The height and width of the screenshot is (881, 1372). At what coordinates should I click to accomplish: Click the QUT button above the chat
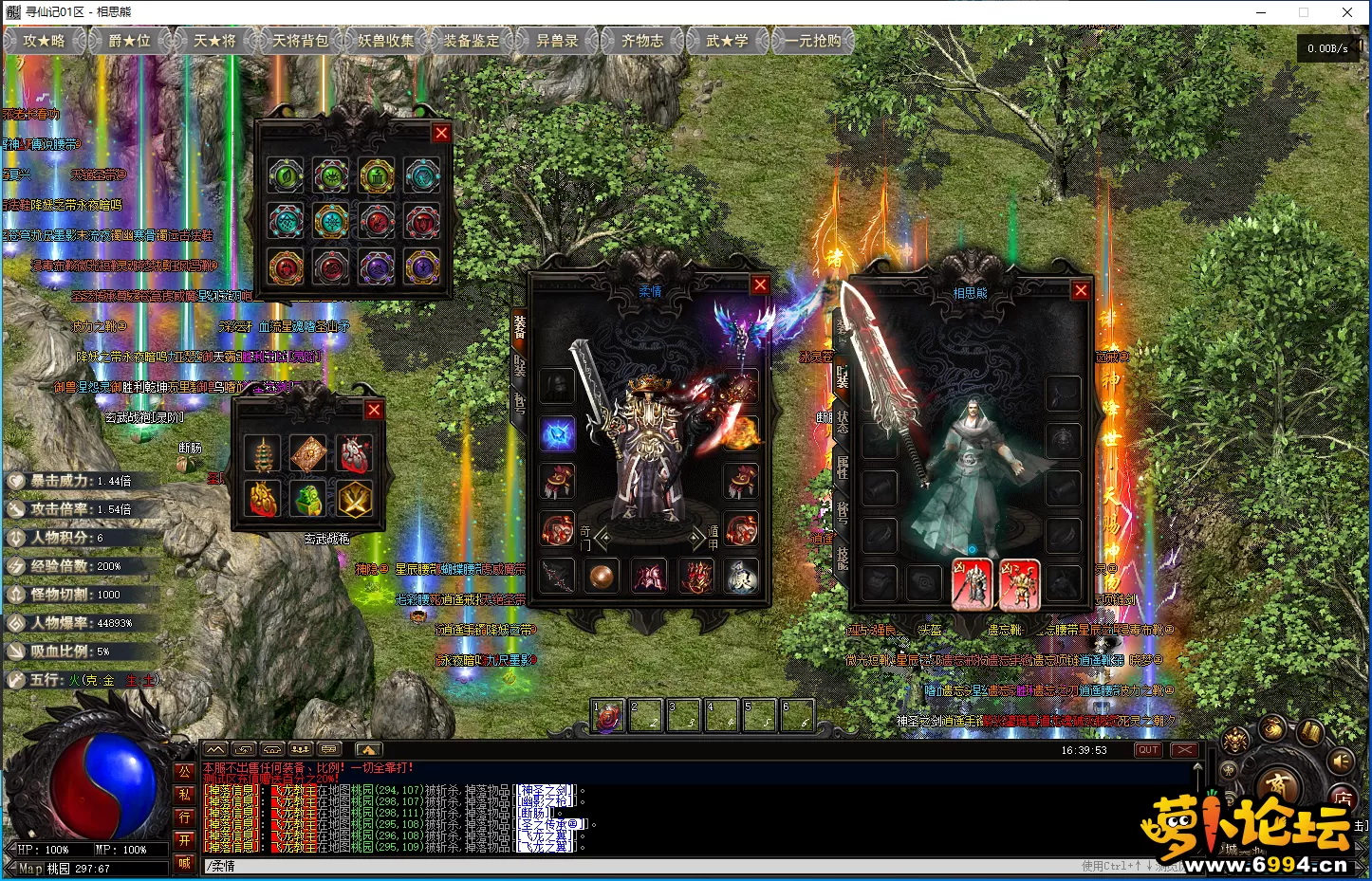pyautogui.click(x=1148, y=750)
